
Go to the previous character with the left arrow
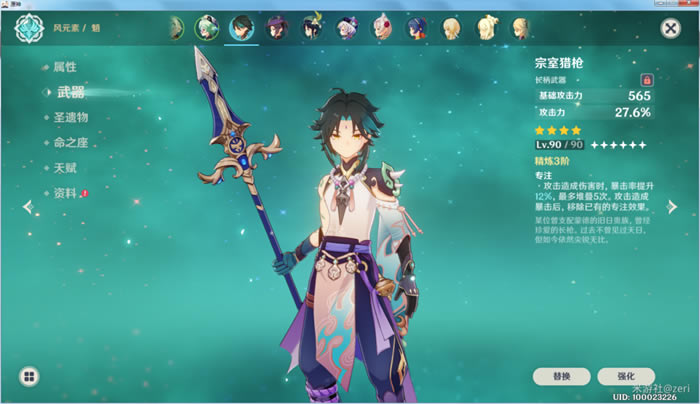coord(27,207)
